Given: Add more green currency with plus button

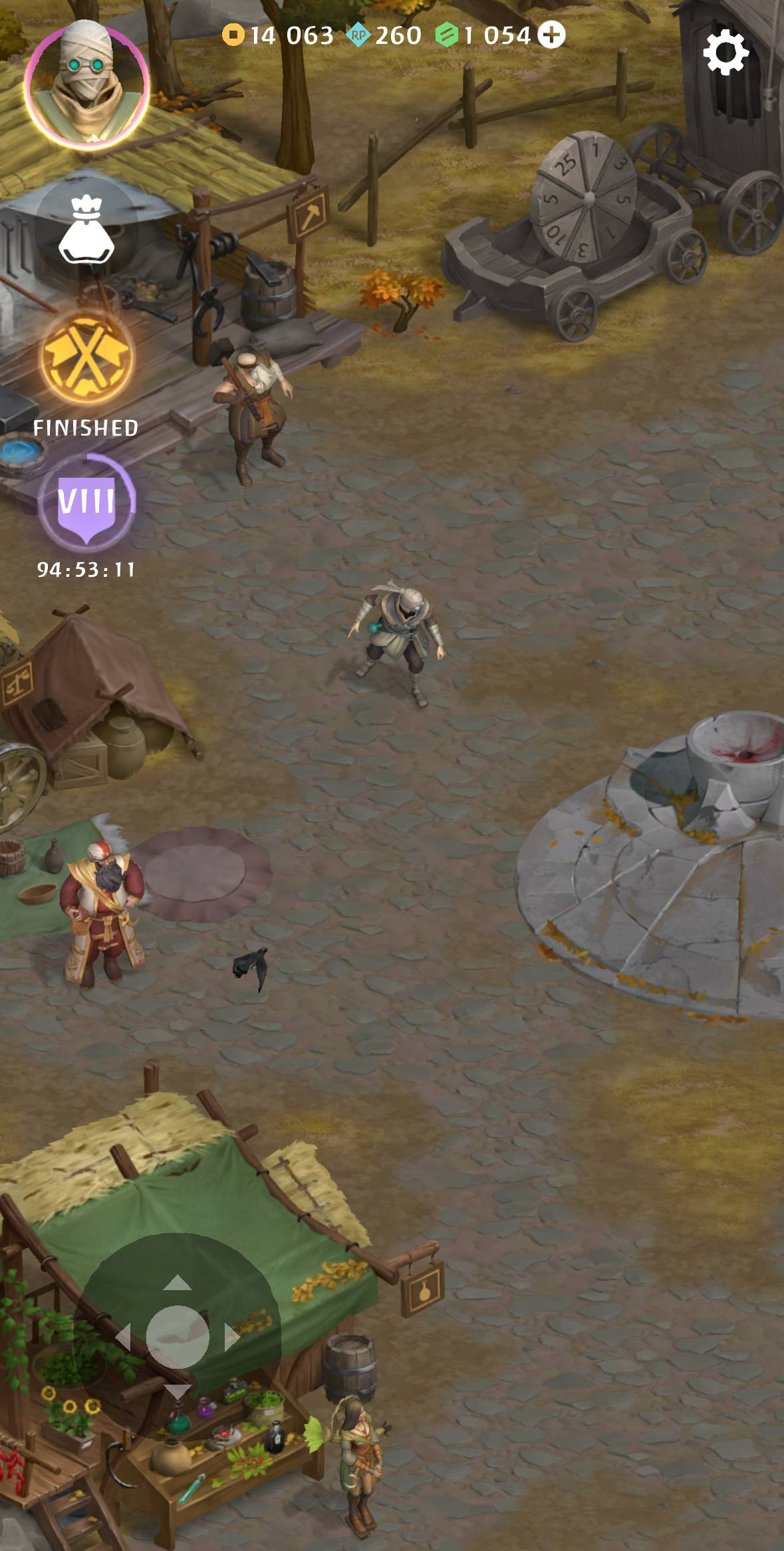Looking at the screenshot, I should tap(551, 35).
